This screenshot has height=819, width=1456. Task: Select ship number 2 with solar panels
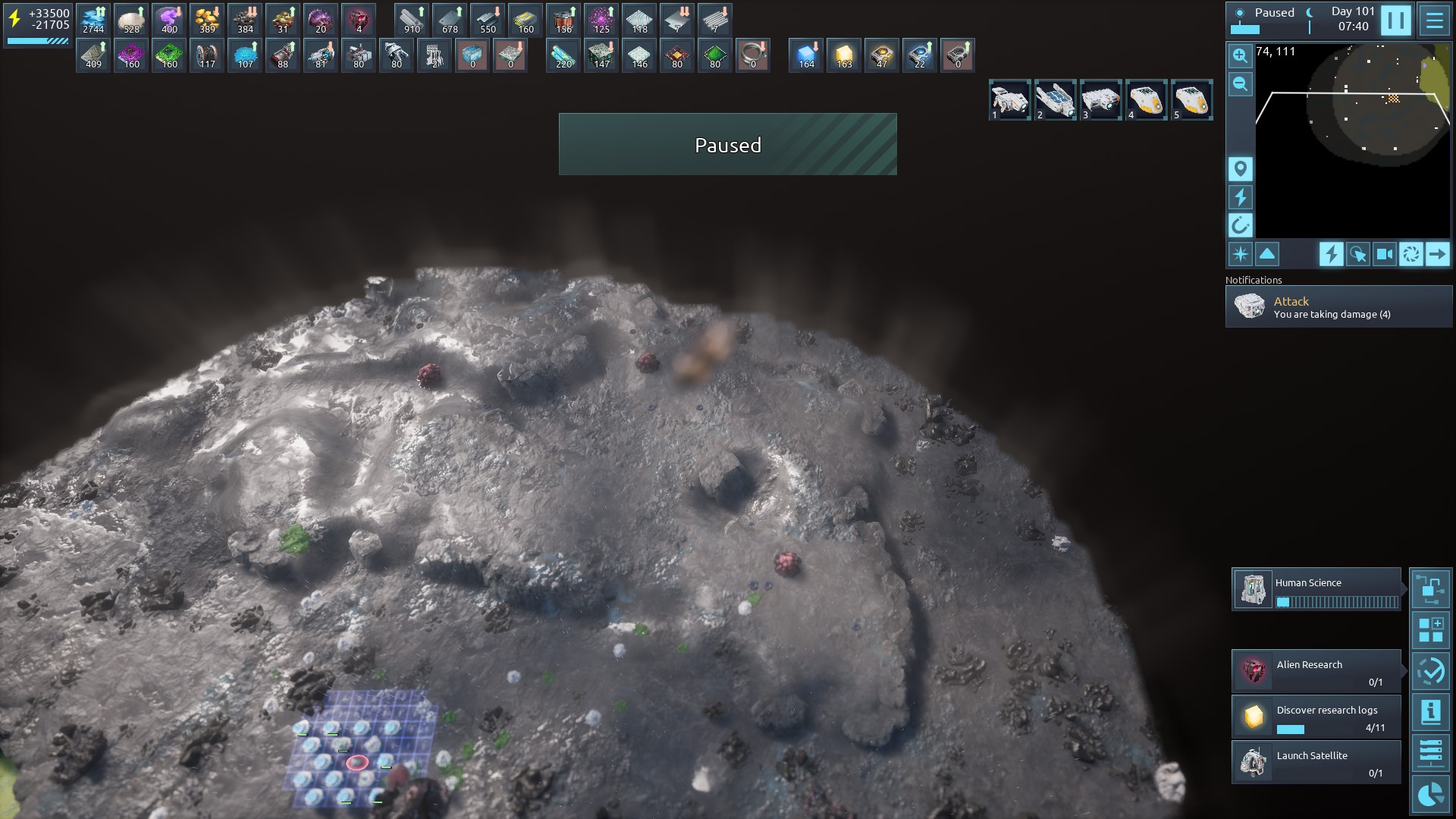click(x=1055, y=100)
